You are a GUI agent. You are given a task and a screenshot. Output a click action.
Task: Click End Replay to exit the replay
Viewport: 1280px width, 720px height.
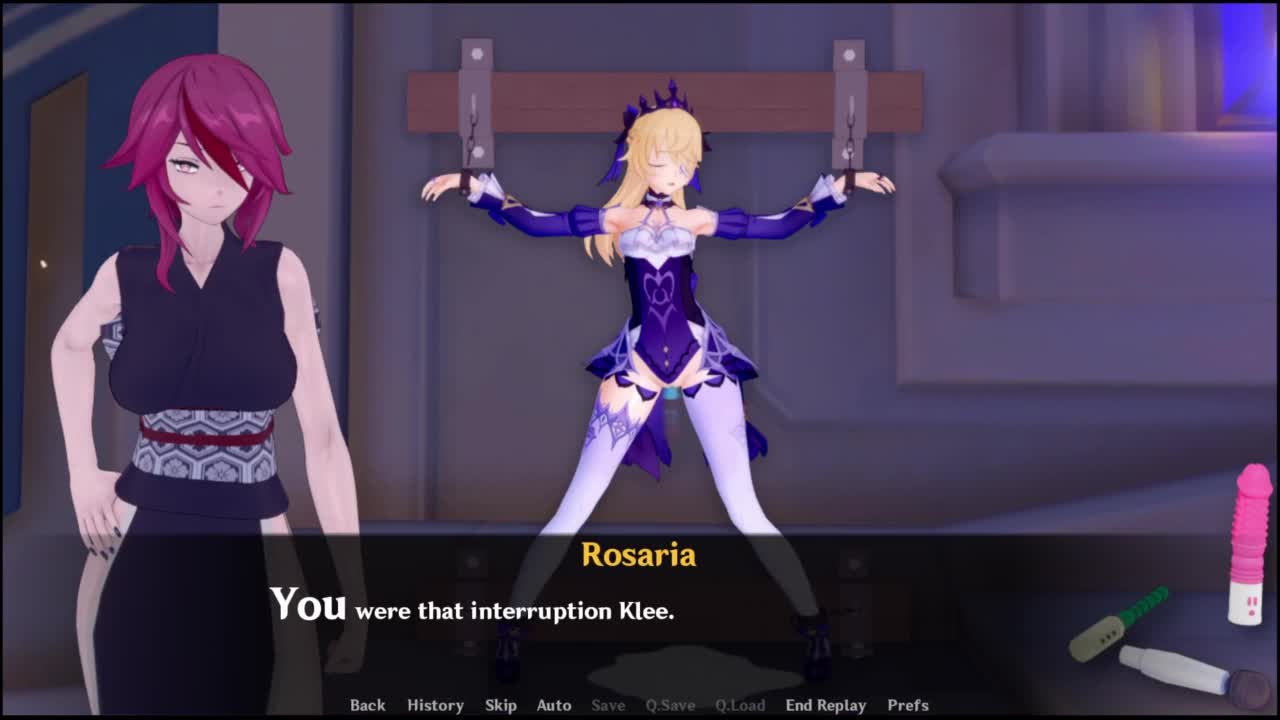(825, 705)
